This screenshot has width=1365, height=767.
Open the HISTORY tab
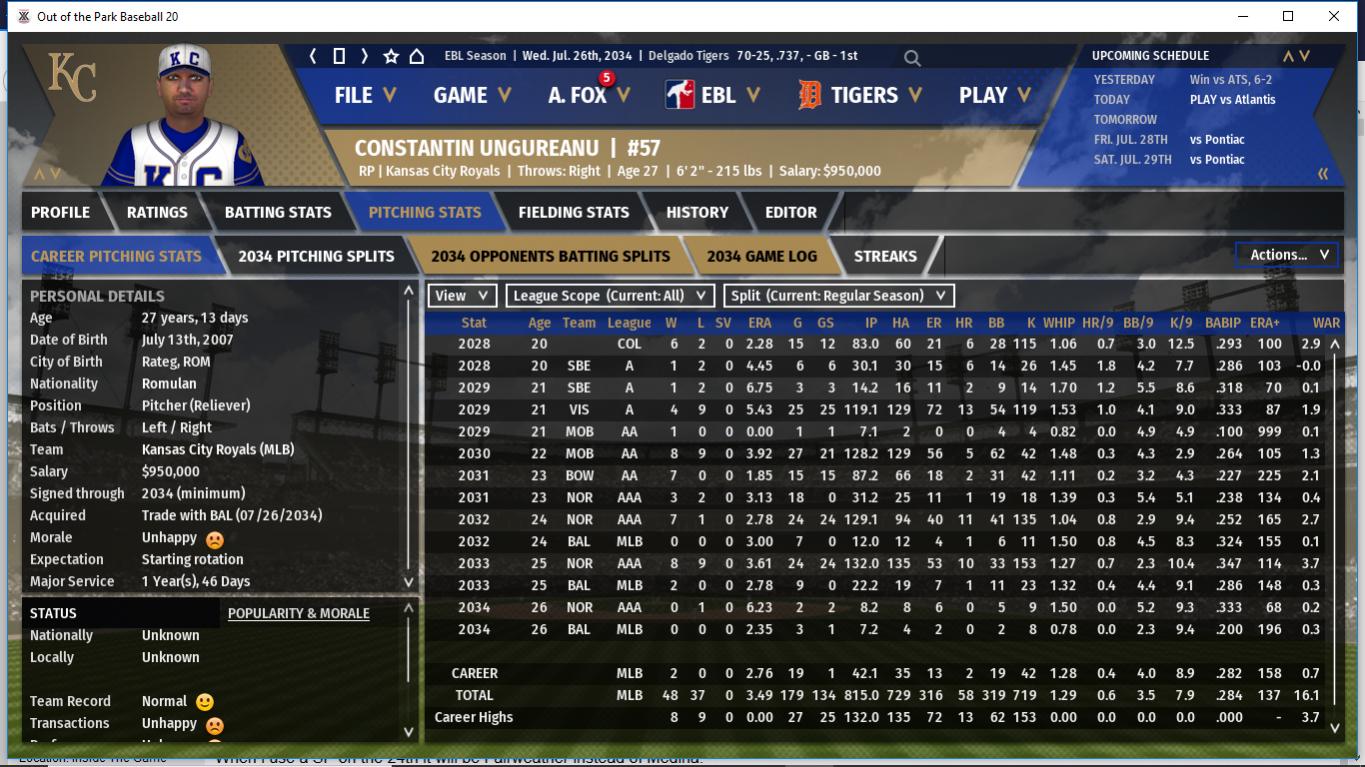pyautogui.click(x=697, y=212)
